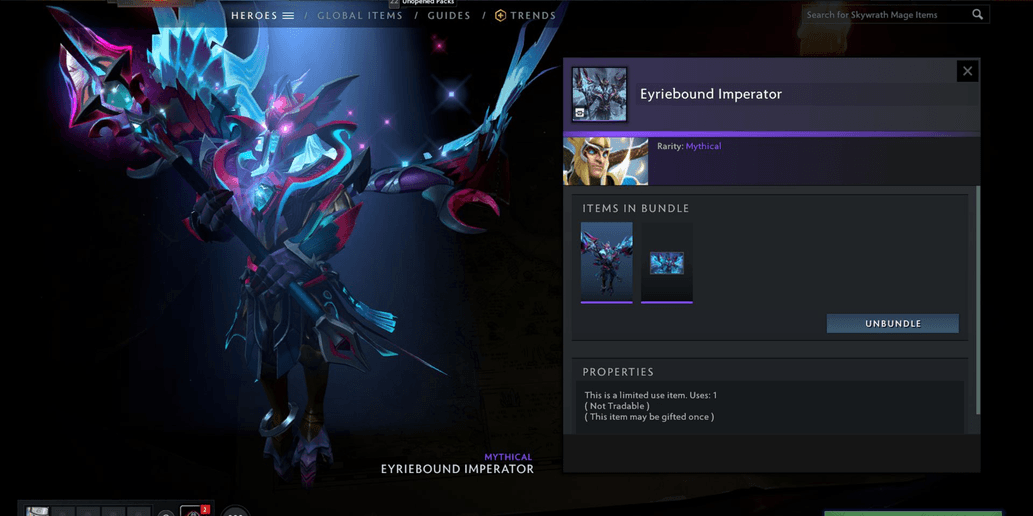Unbundle the Eyriebound Imperator set
The image size is (1033, 516).
892,324
